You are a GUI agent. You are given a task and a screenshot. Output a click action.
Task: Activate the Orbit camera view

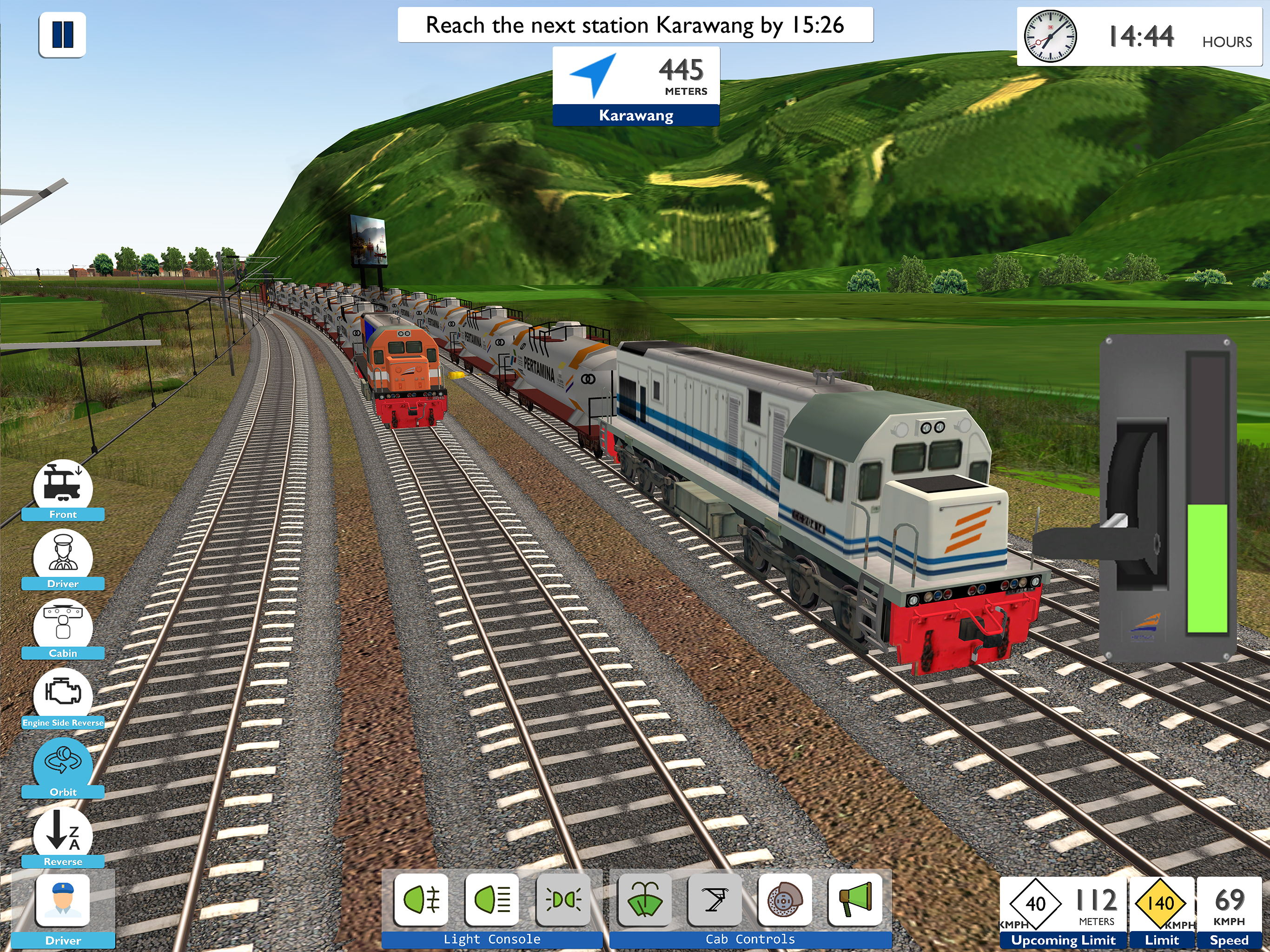coord(63,764)
